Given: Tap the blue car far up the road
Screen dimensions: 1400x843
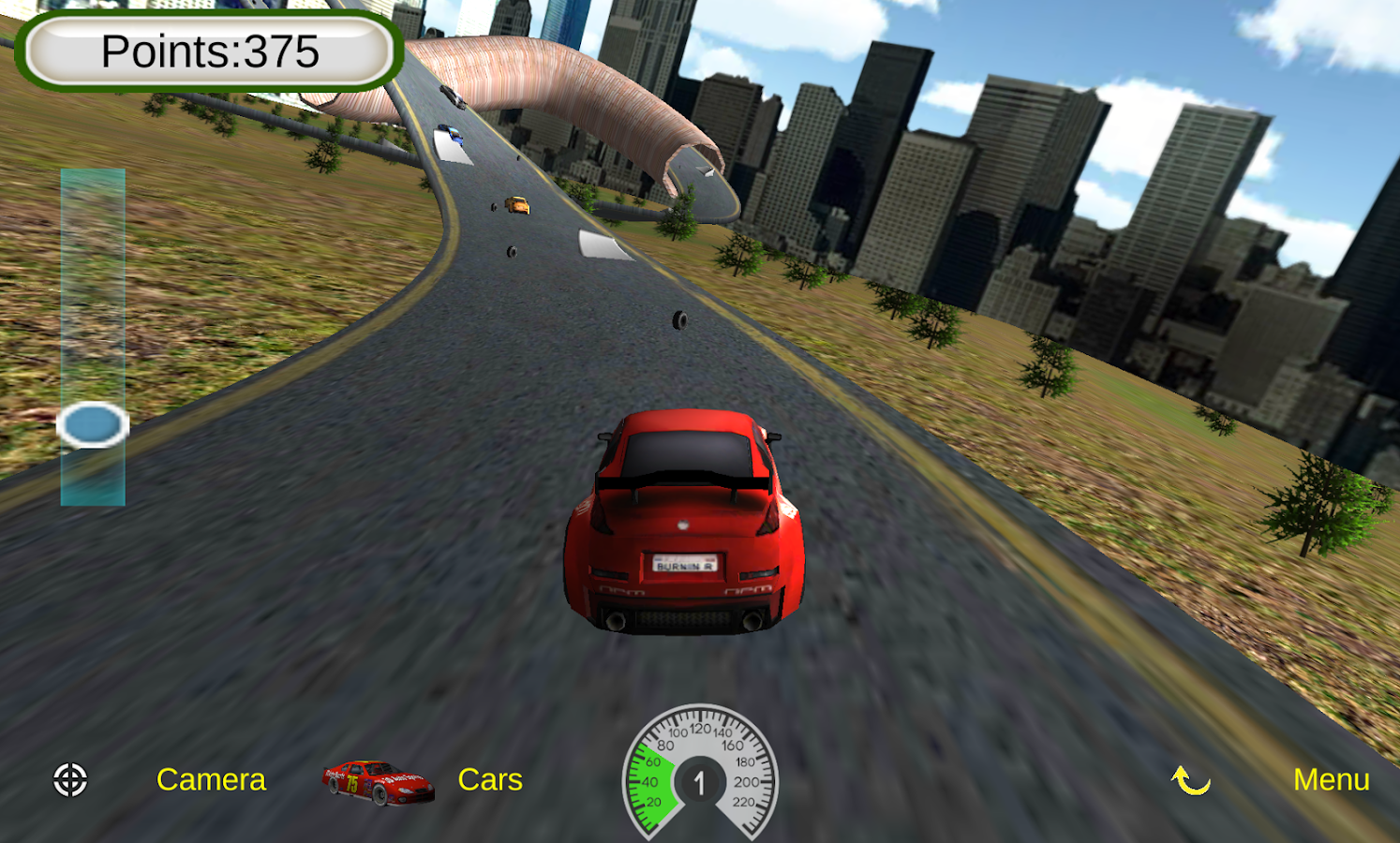Looking at the screenshot, I should click(x=452, y=133).
